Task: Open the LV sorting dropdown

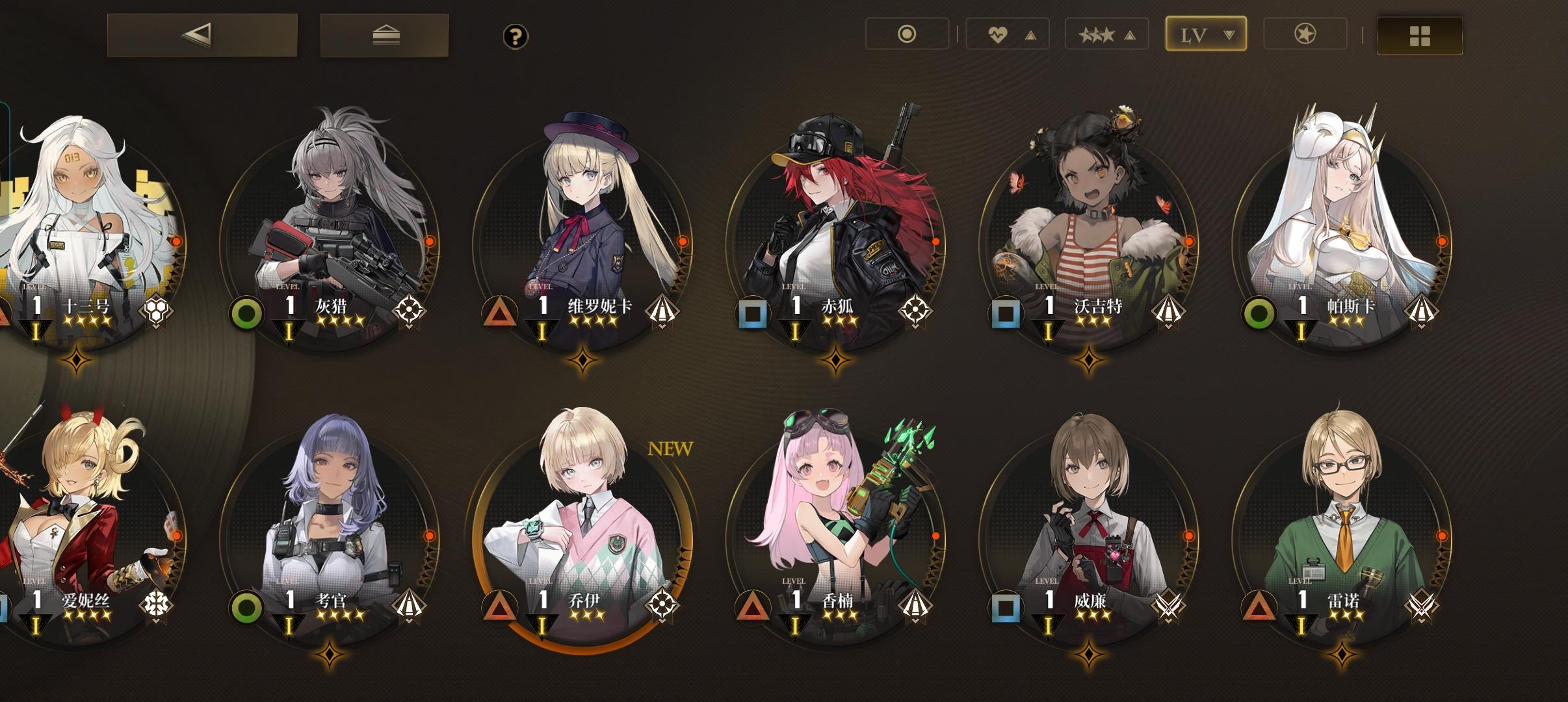Action: coord(1206,34)
